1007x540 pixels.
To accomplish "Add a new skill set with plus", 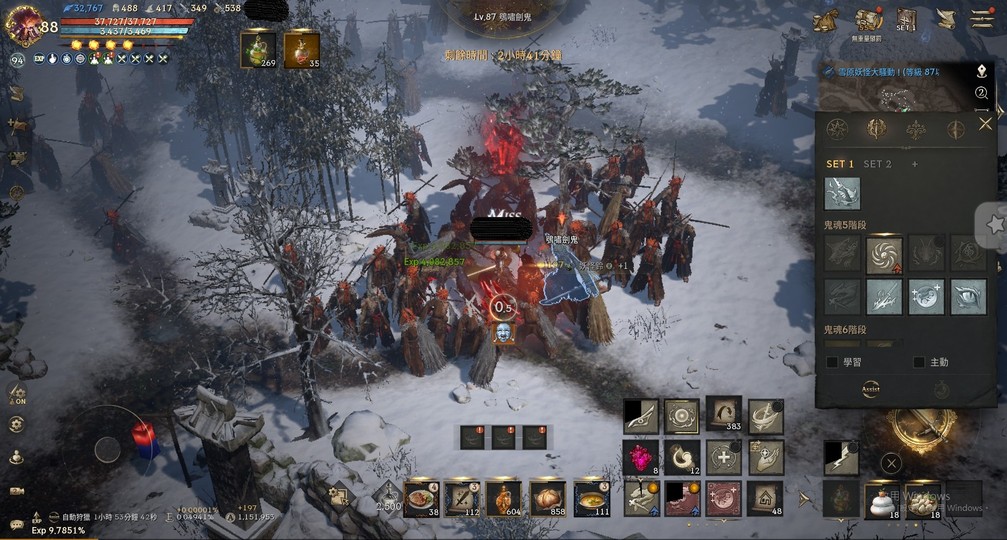I will pyautogui.click(x=914, y=164).
